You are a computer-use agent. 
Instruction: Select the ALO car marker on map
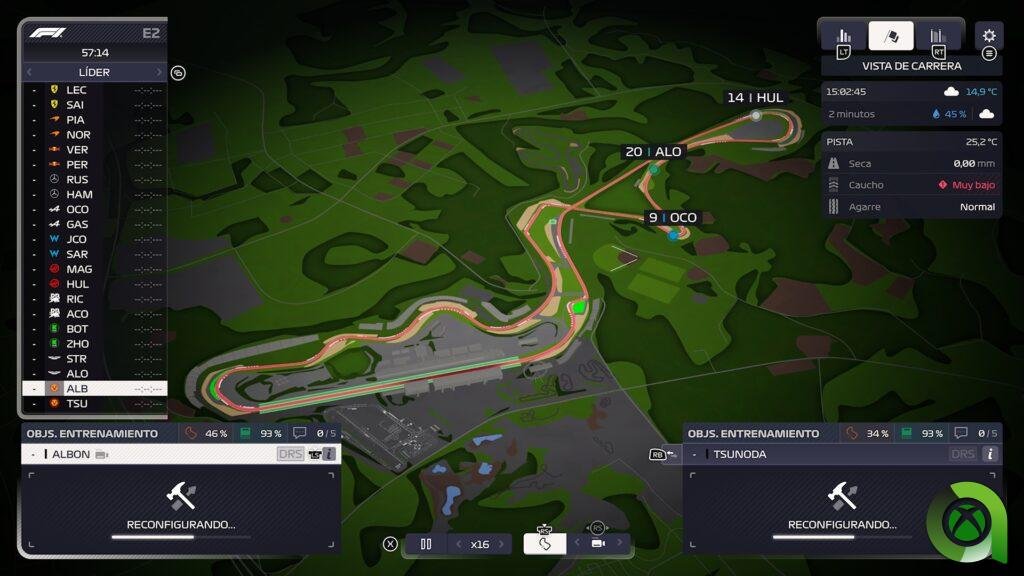coord(654,170)
